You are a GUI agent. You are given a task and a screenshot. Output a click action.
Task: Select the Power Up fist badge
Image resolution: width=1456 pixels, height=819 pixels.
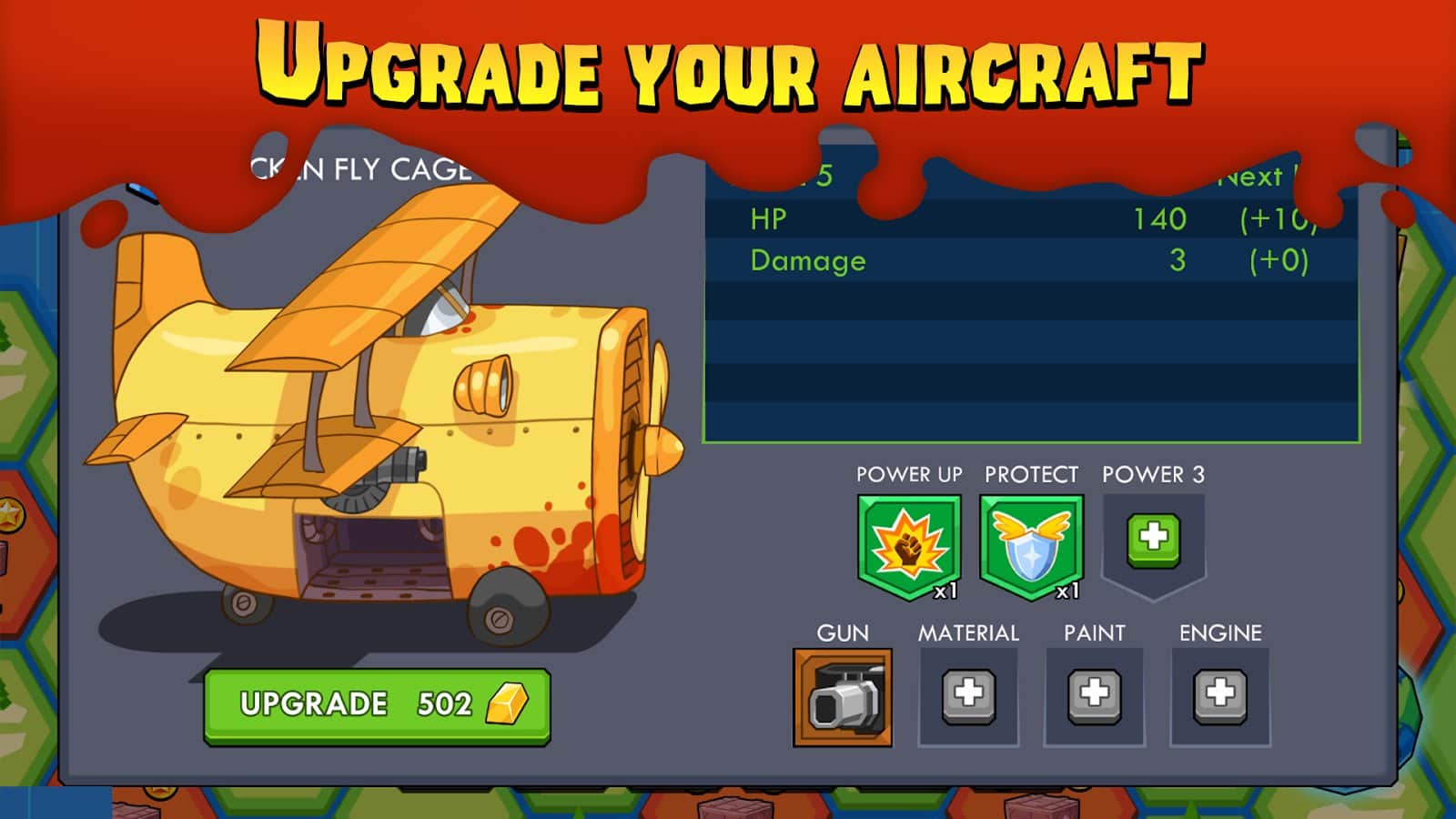click(908, 546)
